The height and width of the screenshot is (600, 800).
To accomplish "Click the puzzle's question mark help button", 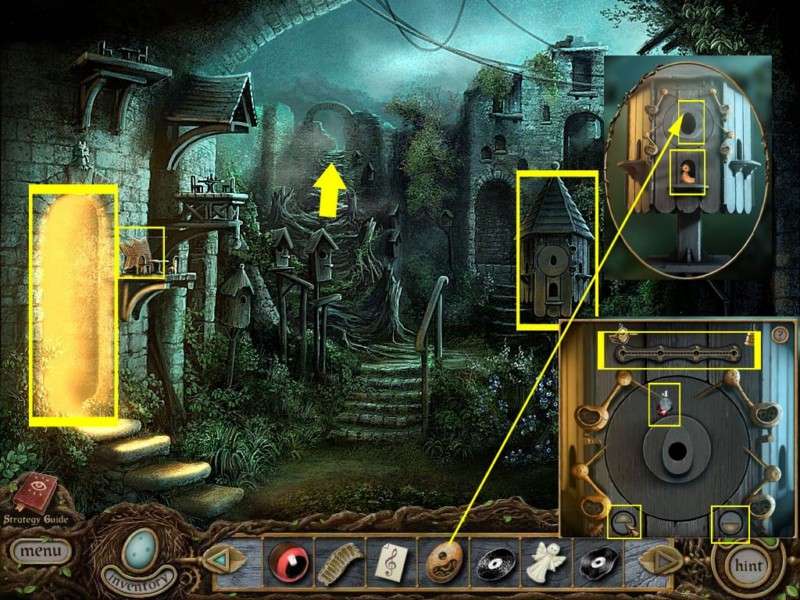I will click(x=780, y=334).
